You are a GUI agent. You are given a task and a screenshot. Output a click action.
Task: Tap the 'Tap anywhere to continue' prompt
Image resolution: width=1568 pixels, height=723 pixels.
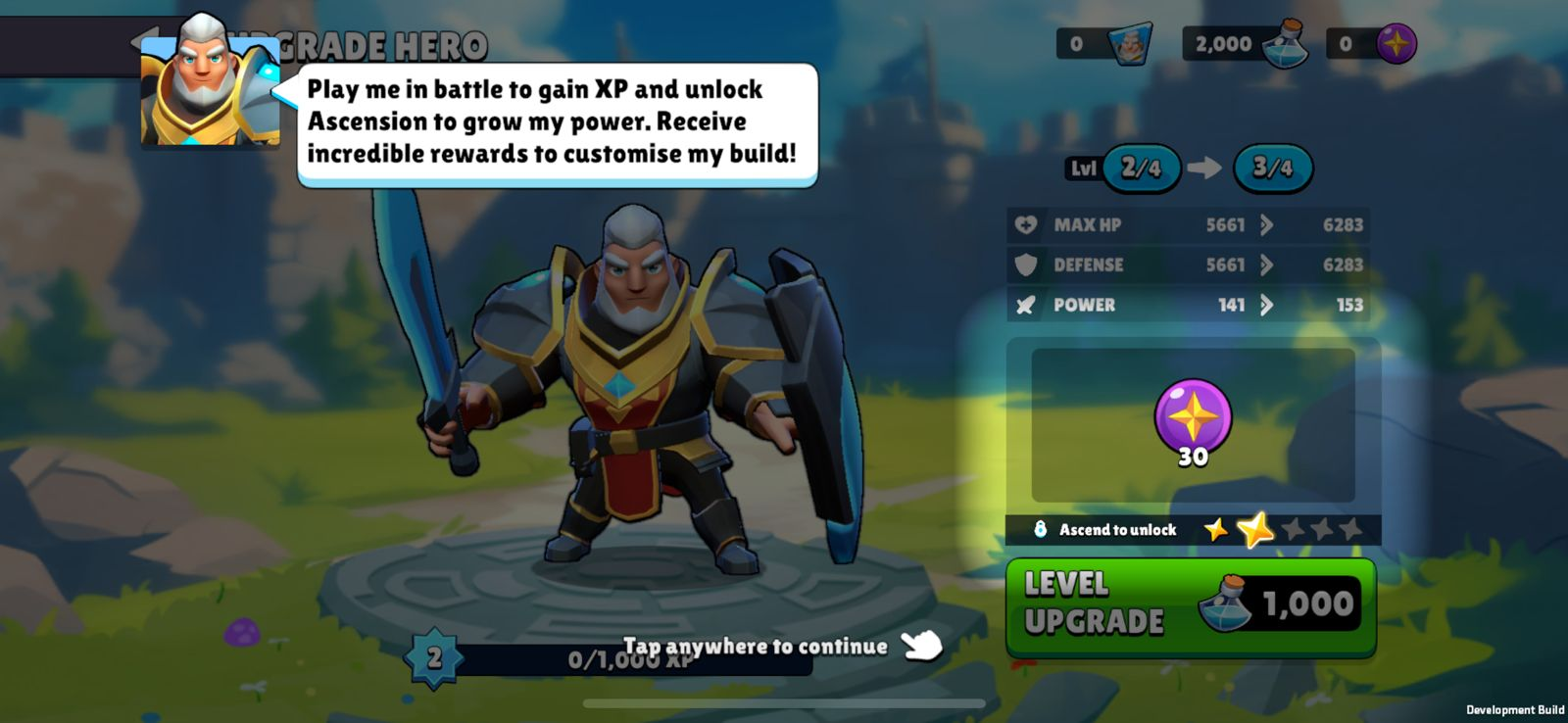pos(756,647)
